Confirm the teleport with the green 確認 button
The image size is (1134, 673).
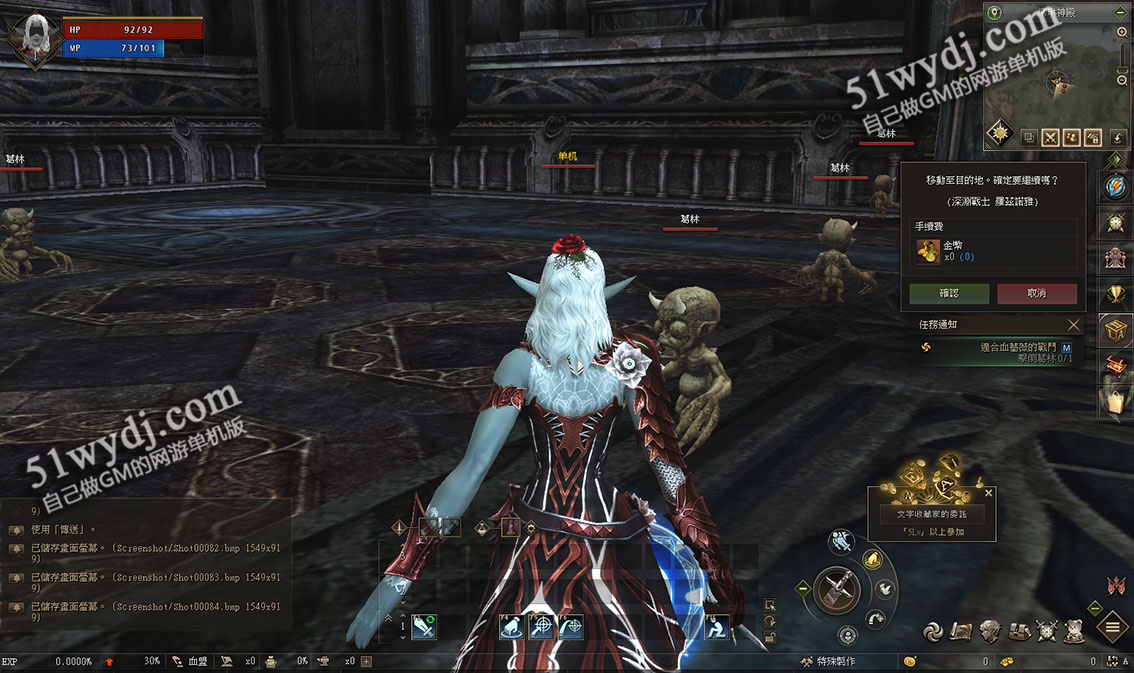click(x=949, y=293)
